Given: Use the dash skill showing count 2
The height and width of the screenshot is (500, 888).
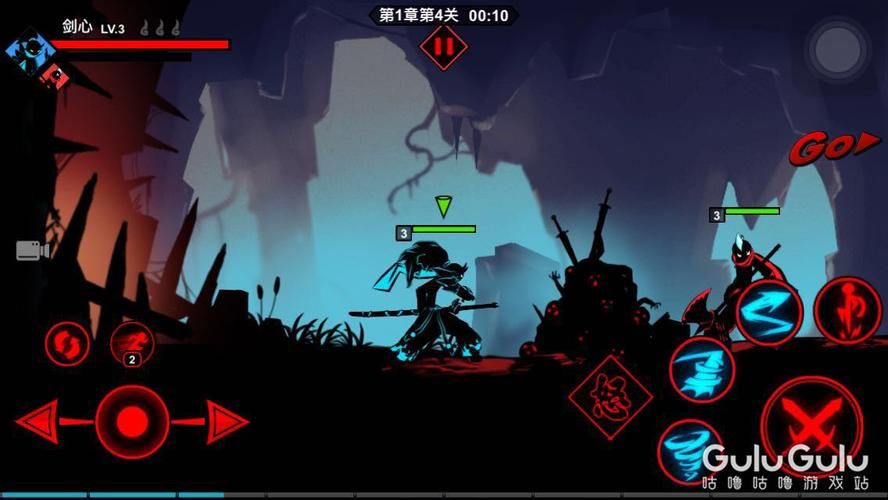Looking at the screenshot, I should (x=131, y=342).
